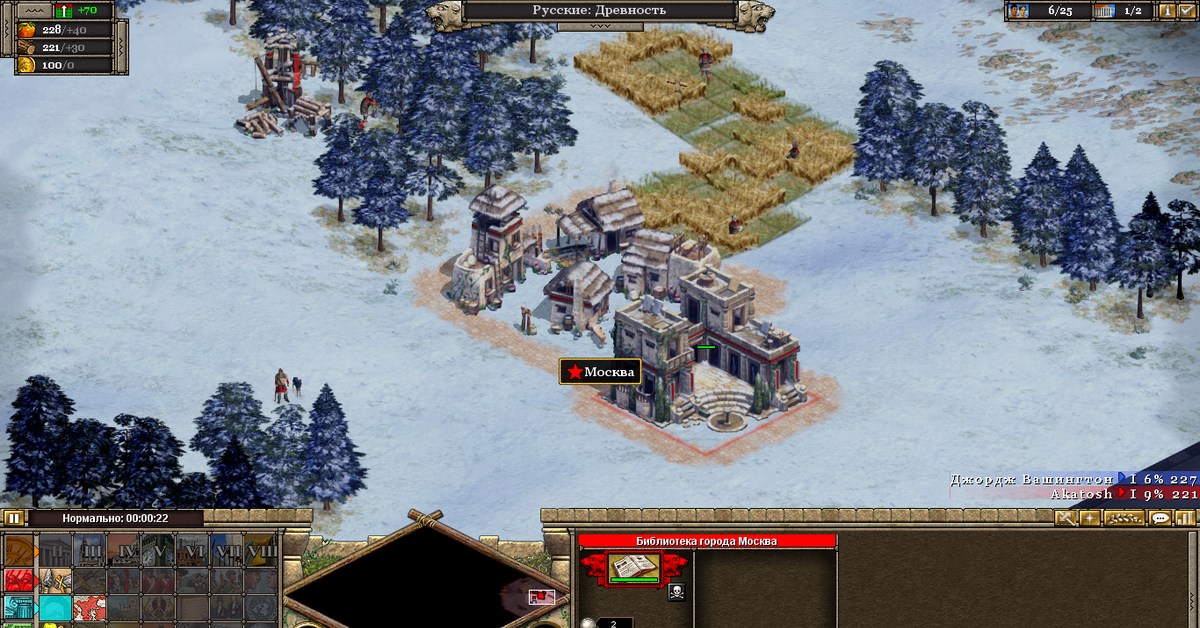Select the red military research icon

coord(19,580)
